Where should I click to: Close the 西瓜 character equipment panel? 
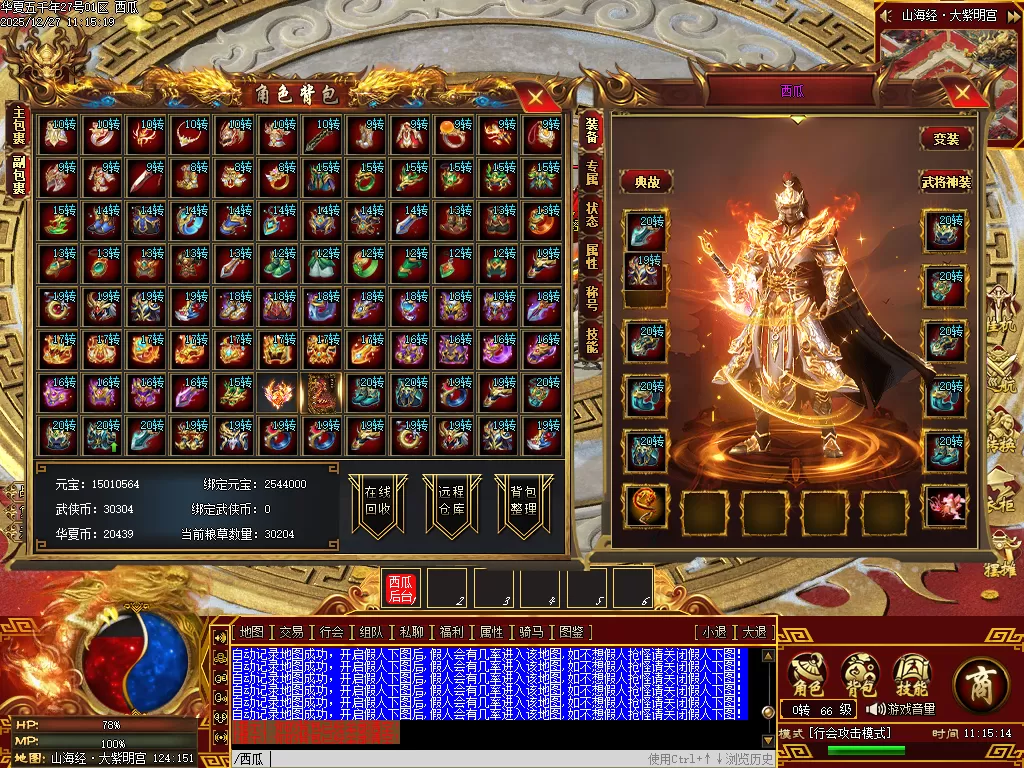click(963, 94)
